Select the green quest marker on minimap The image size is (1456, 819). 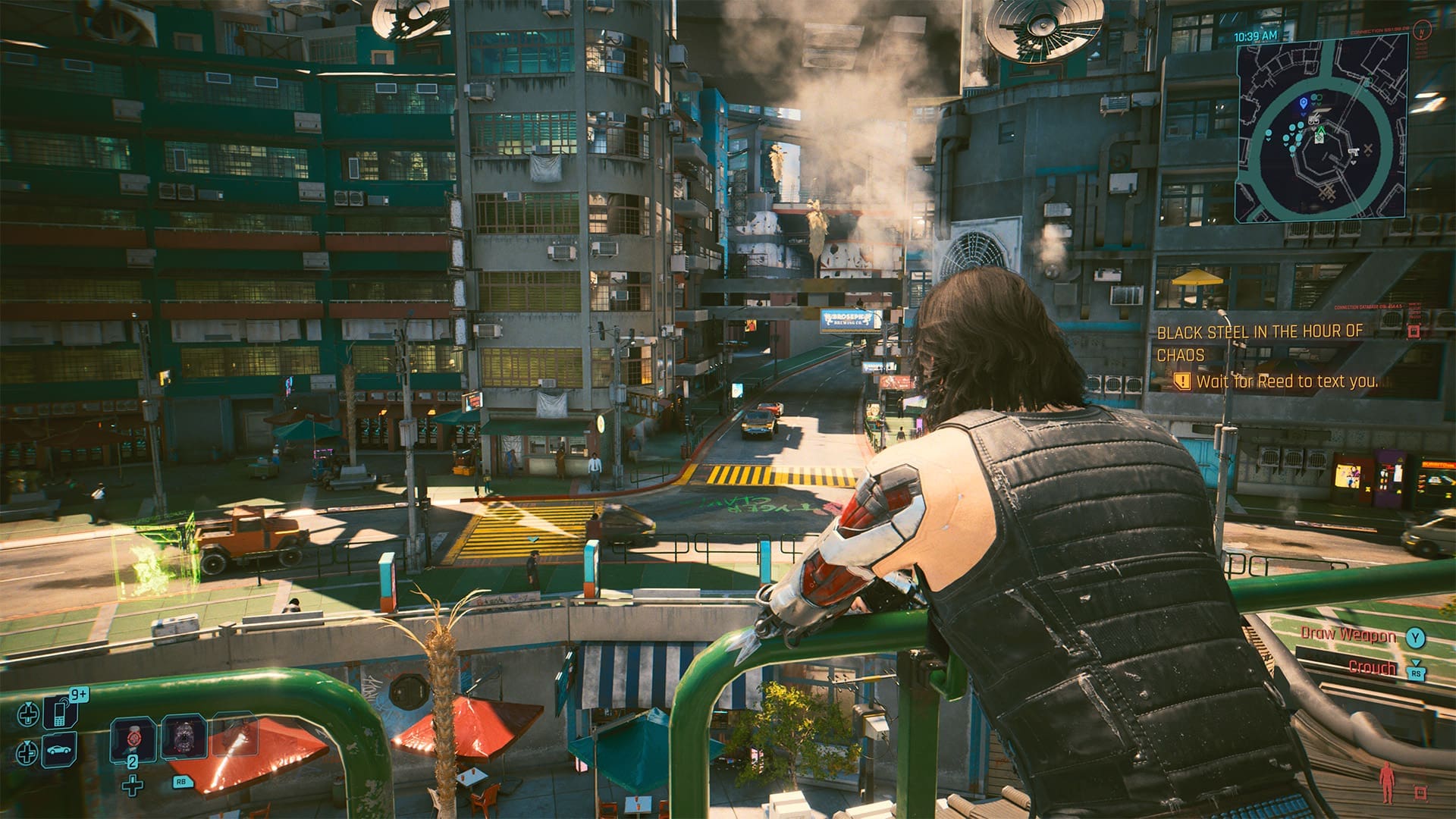pyautogui.click(x=1319, y=132)
